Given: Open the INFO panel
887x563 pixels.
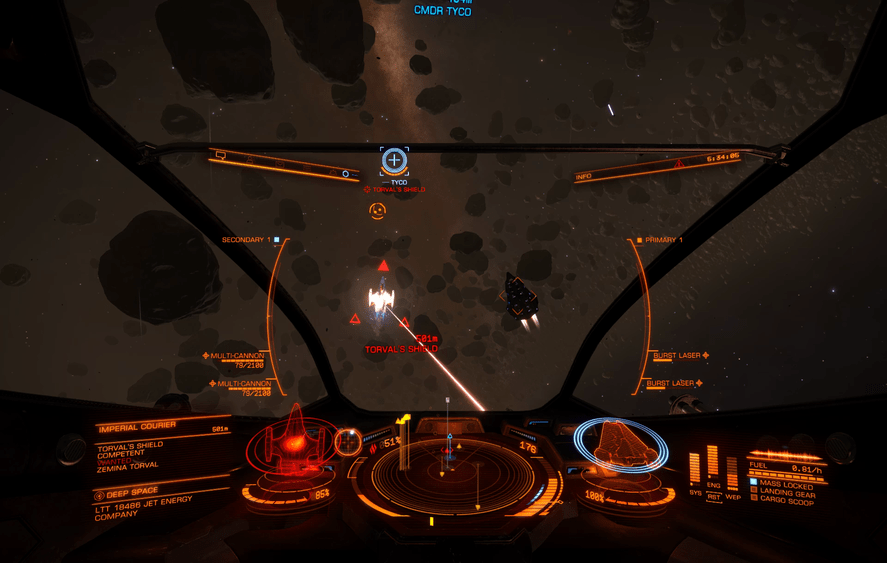Looking at the screenshot, I should point(584,177).
